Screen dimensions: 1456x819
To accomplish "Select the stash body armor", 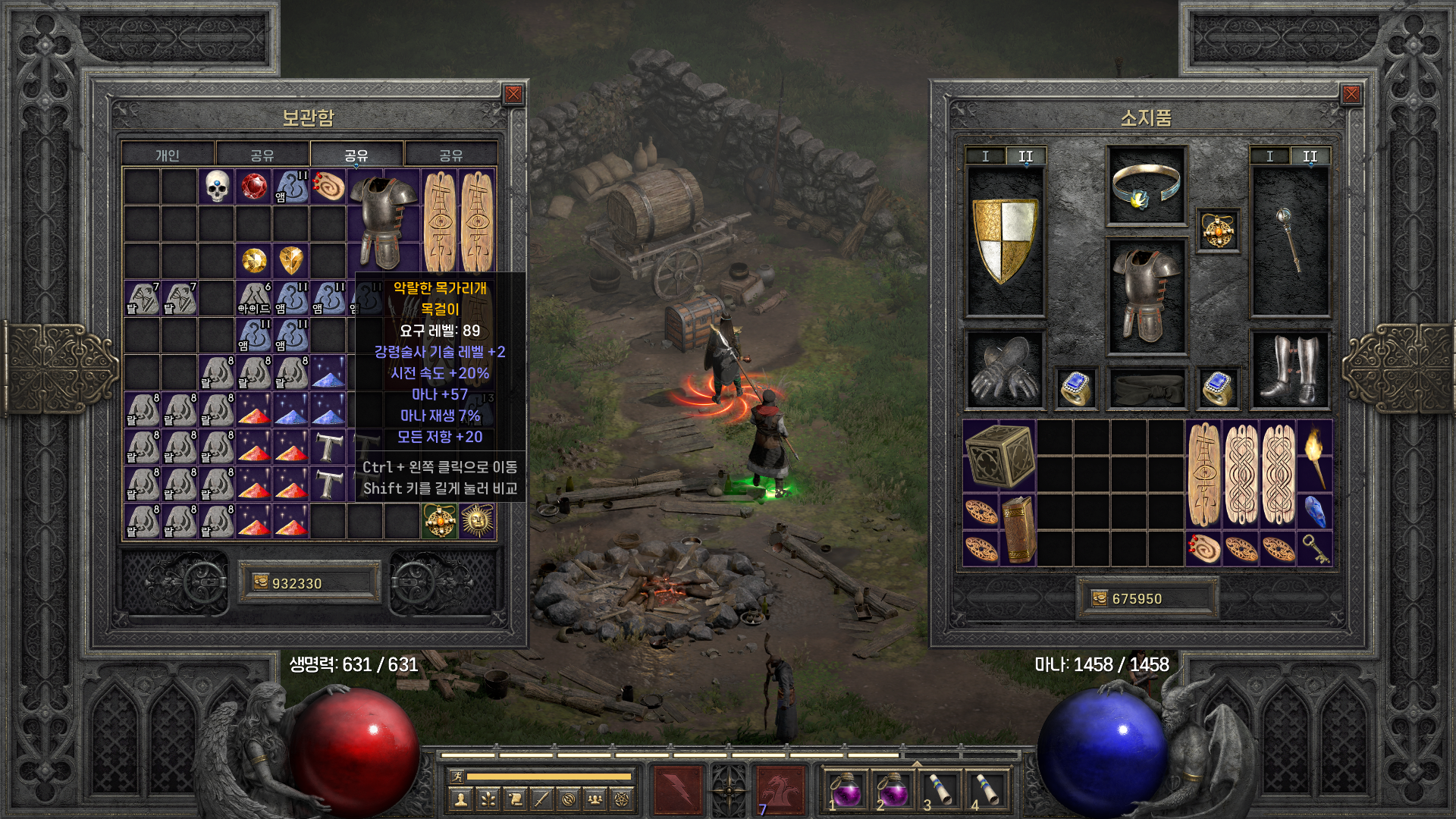I will pos(383,221).
